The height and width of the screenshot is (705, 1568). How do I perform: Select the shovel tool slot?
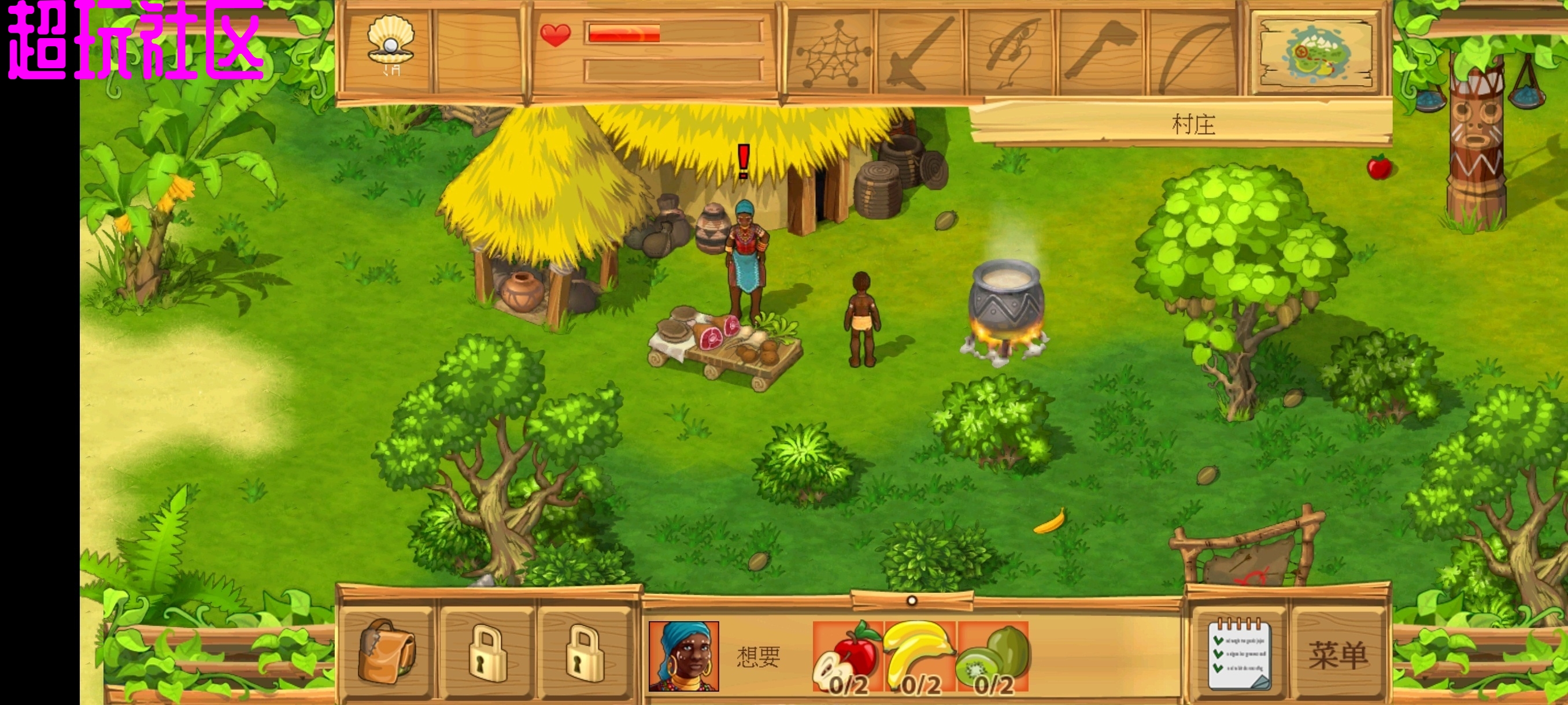(x=921, y=53)
